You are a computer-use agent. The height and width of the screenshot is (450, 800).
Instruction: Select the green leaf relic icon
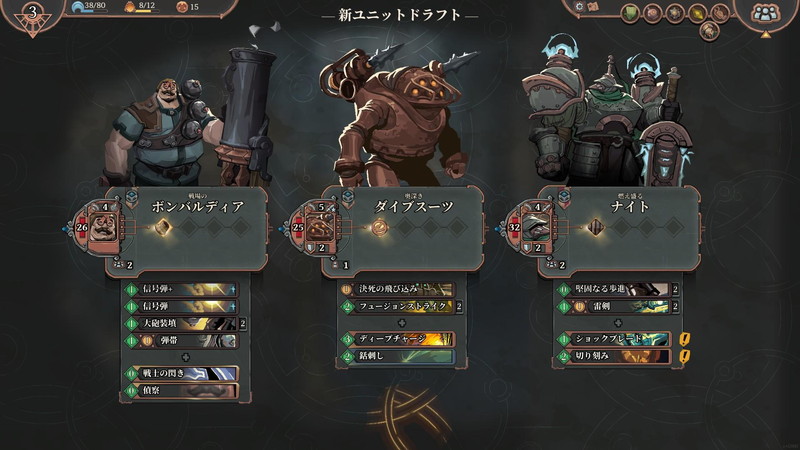[631, 13]
